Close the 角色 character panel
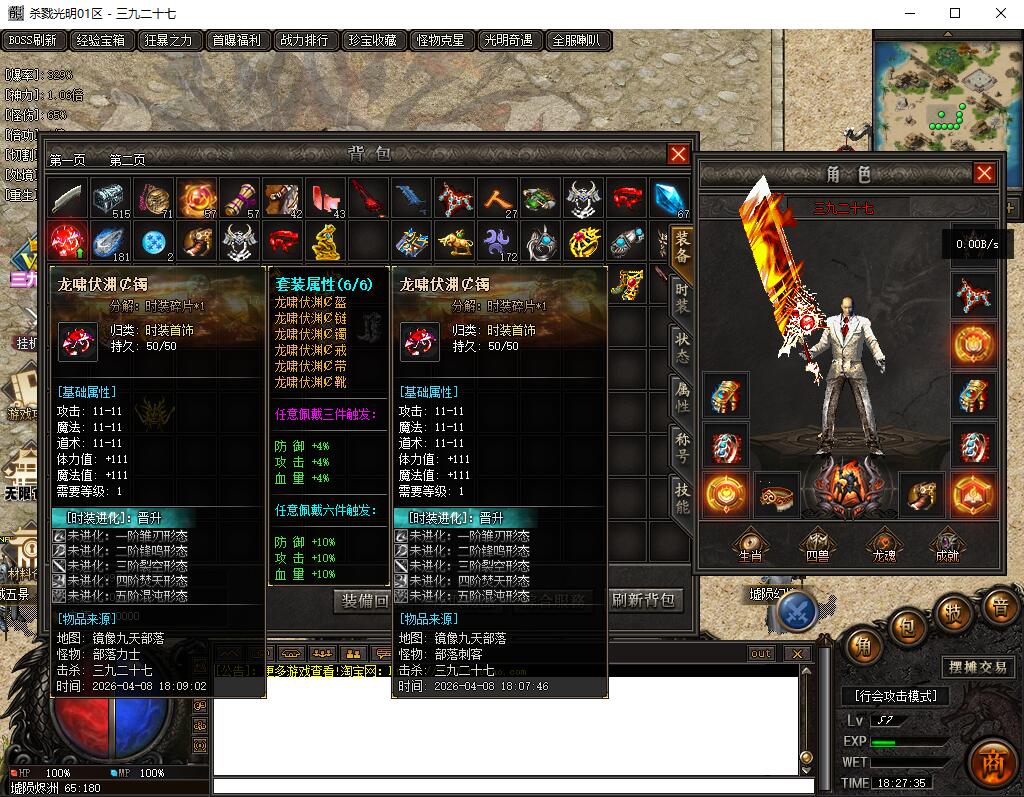 point(984,174)
